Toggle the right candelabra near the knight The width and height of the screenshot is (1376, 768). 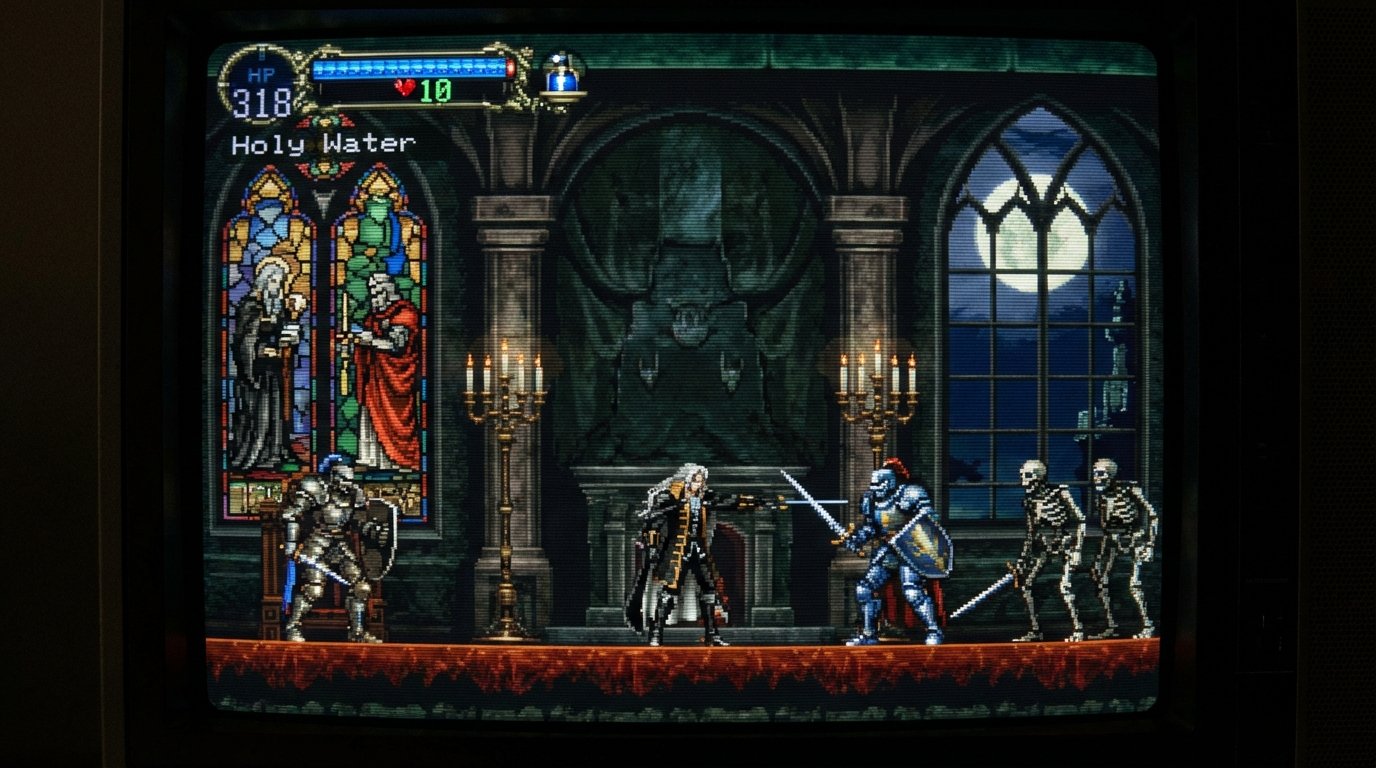tap(880, 360)
